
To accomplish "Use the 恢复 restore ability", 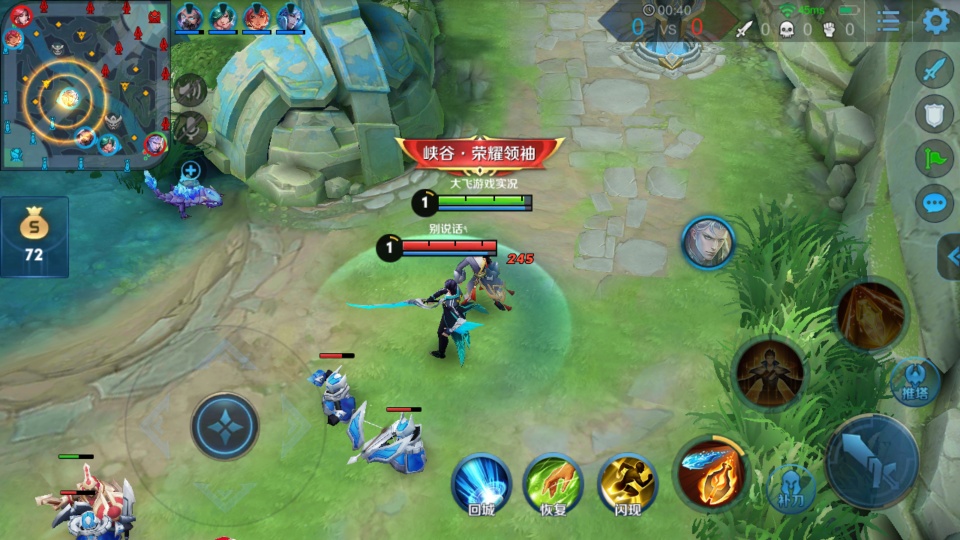I will pos(553,484).
